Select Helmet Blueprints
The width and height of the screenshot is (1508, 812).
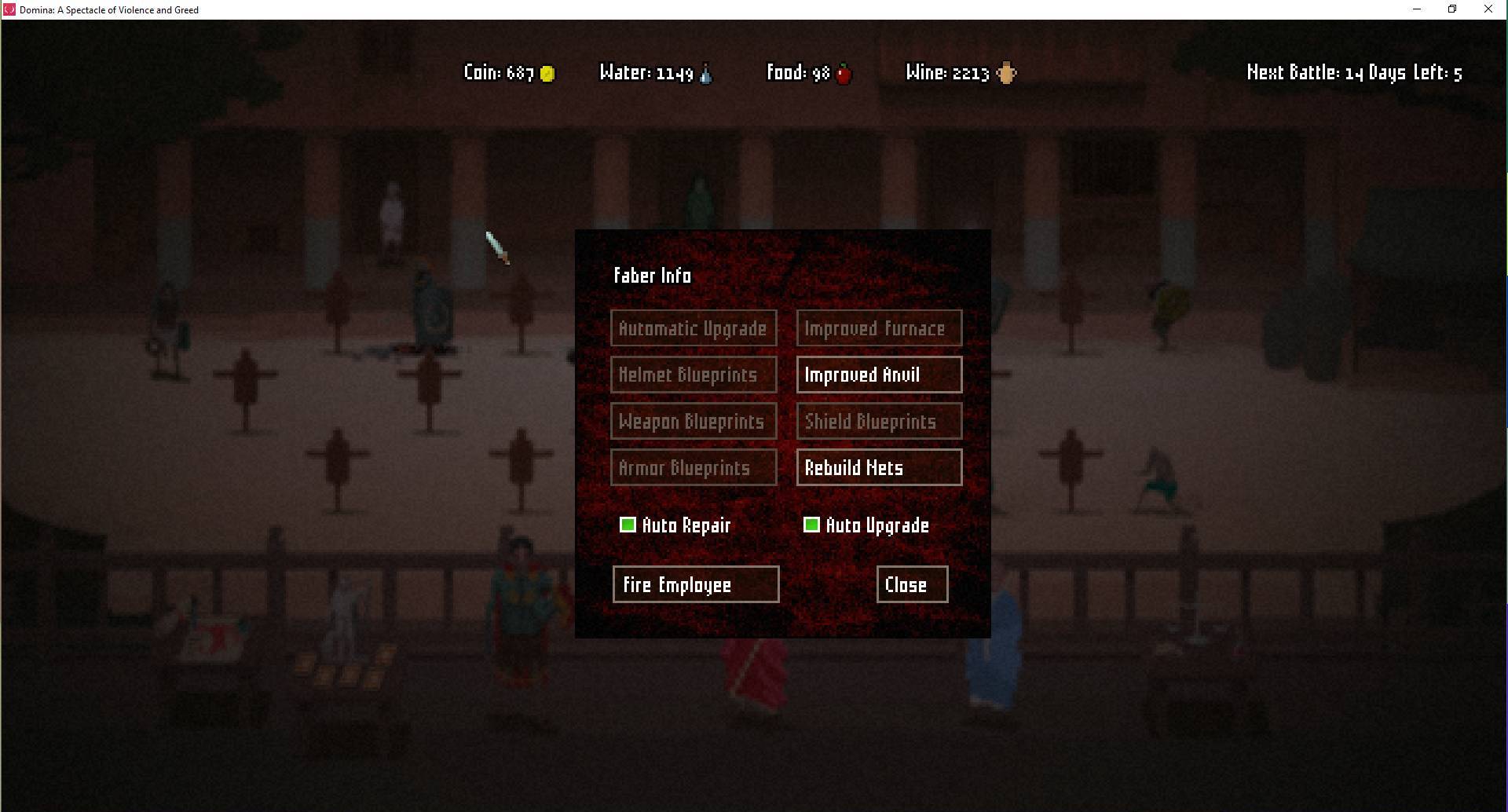coord(694,375)
